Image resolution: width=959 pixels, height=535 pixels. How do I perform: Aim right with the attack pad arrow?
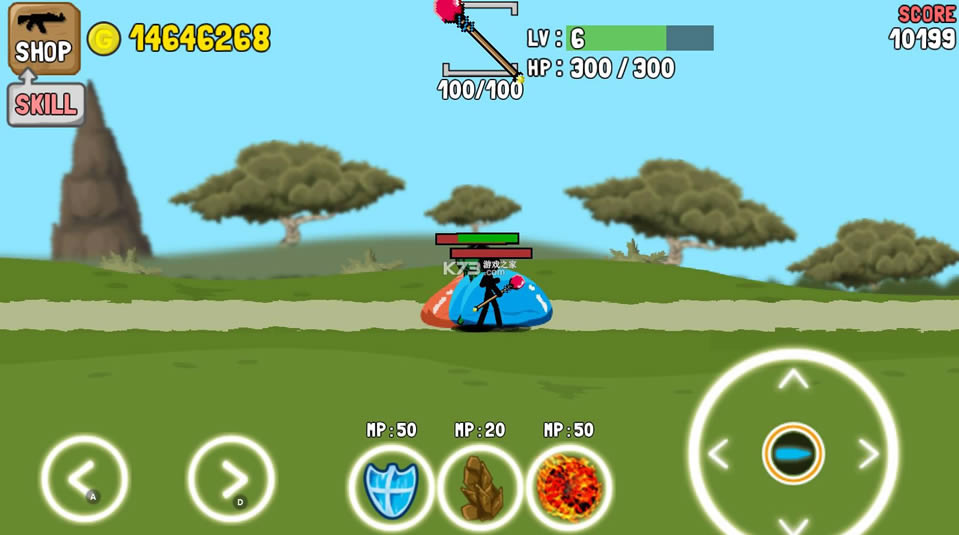pos(868,454)
